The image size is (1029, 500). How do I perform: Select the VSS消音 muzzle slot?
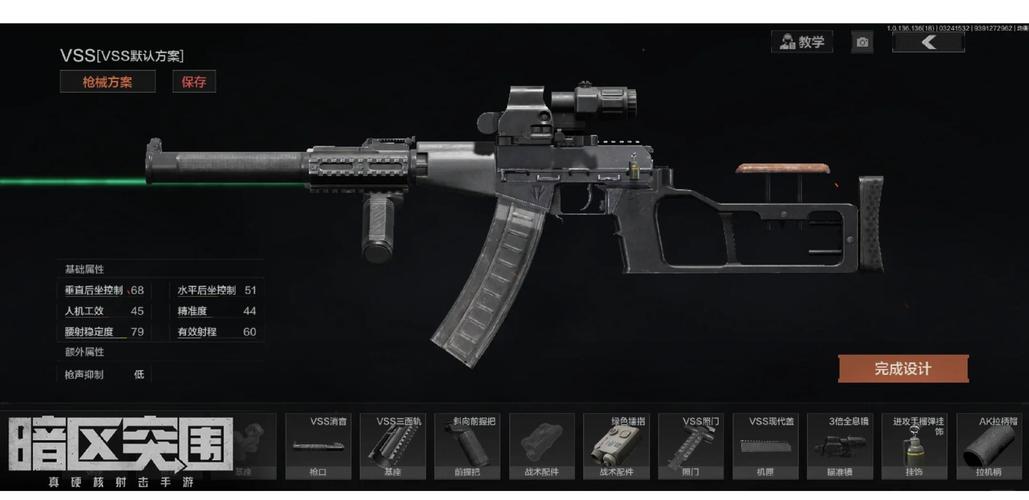click(318, 446)
